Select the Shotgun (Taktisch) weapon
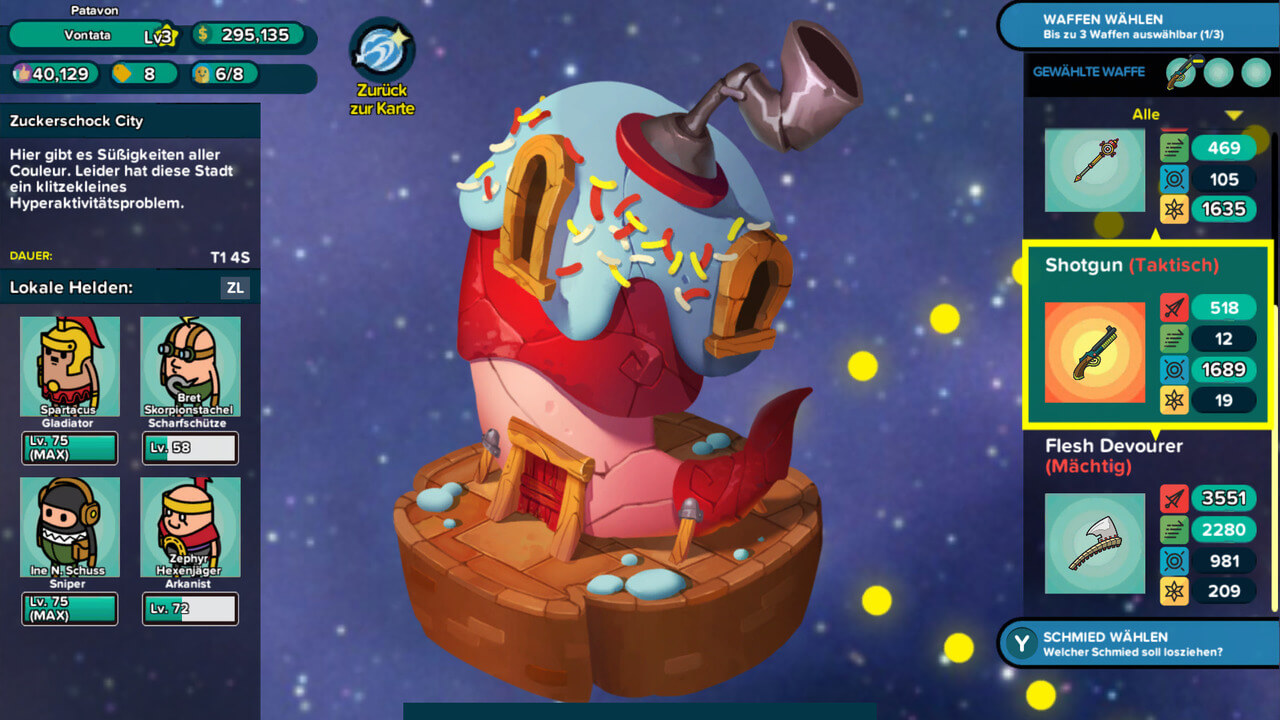 [1095, 353]
